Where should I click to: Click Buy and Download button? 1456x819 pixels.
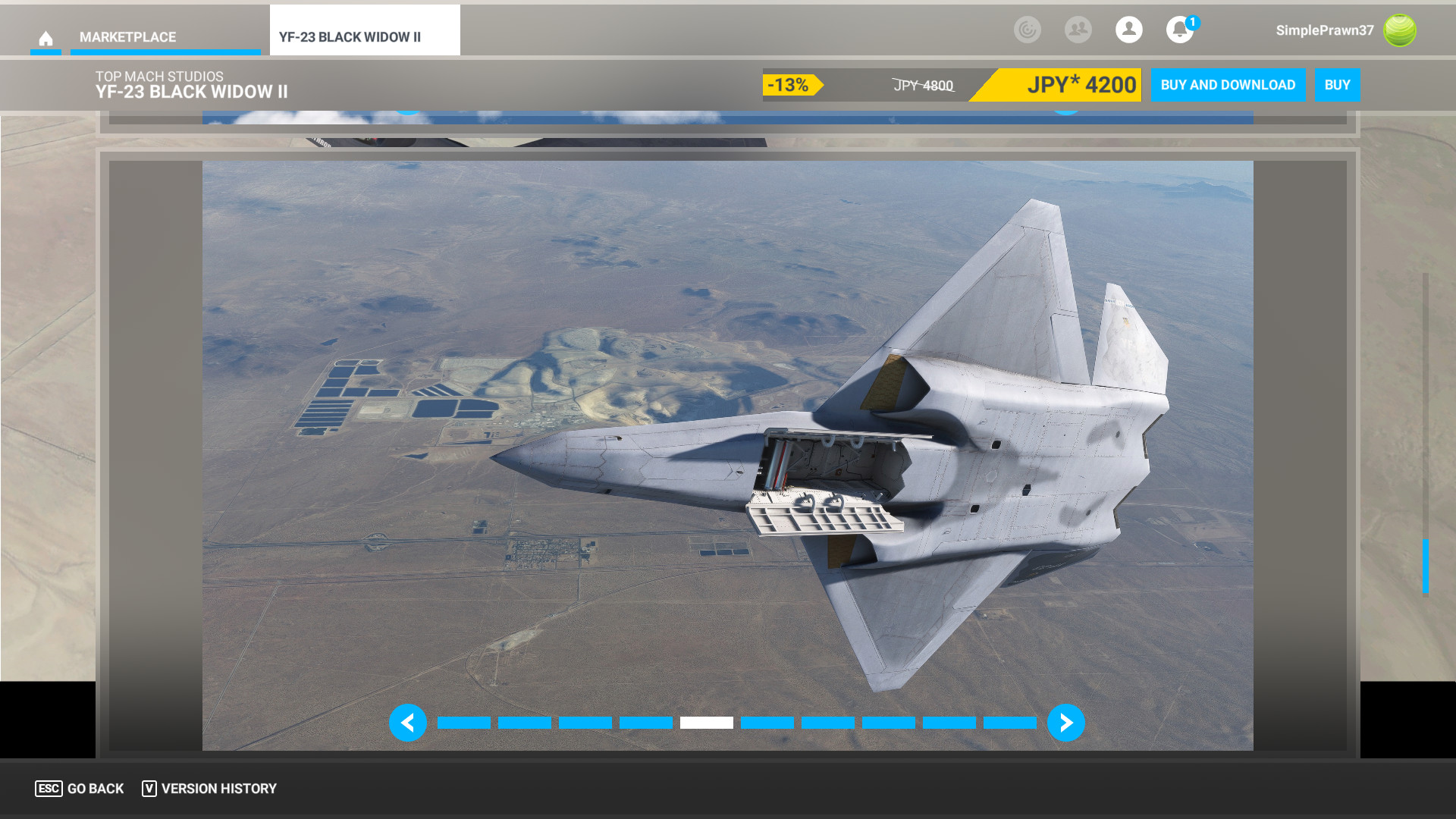click(x=1227, y=85)
